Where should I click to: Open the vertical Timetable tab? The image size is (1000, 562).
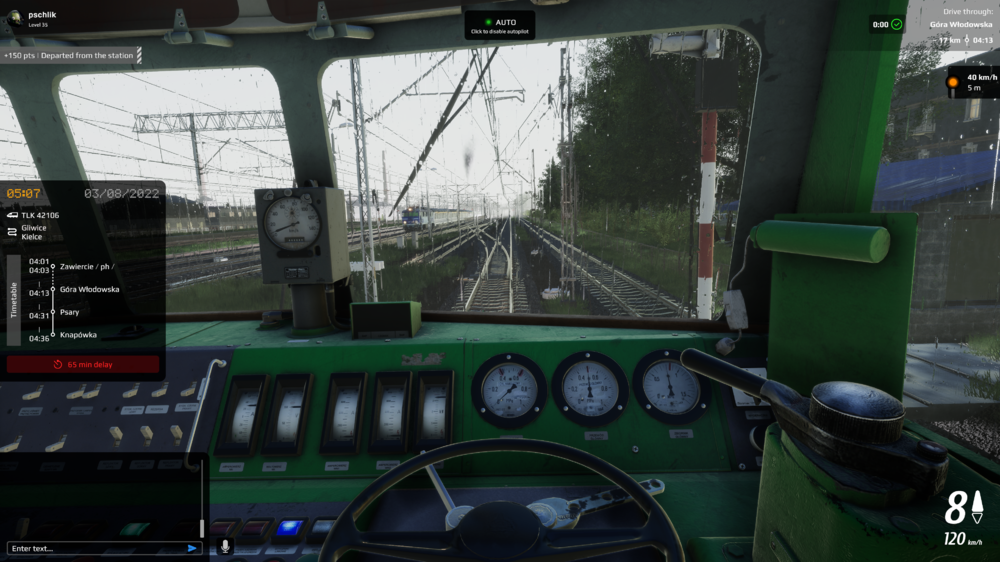[x=14, y=298]
